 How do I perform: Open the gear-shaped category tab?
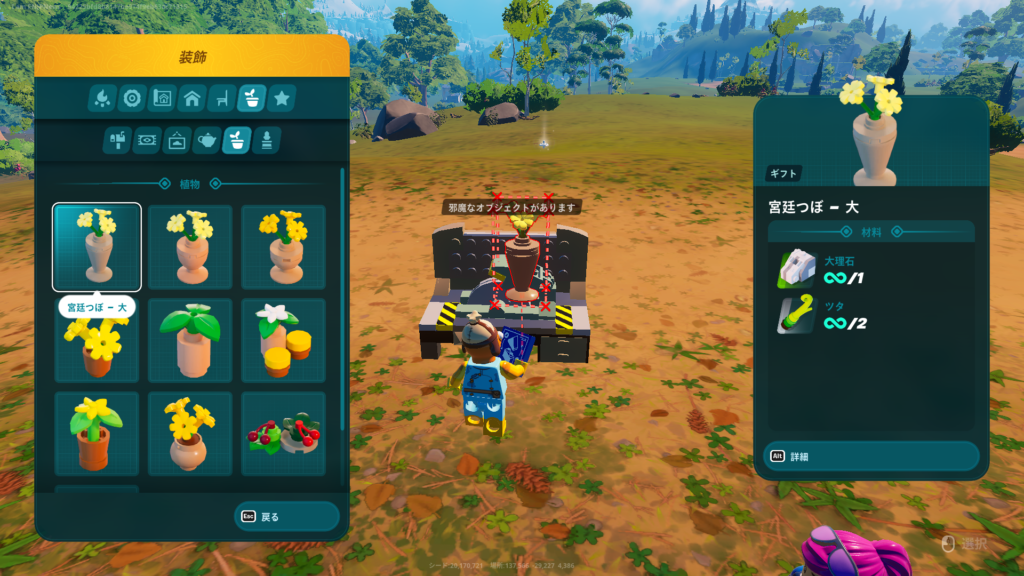[x=132, y=98]
